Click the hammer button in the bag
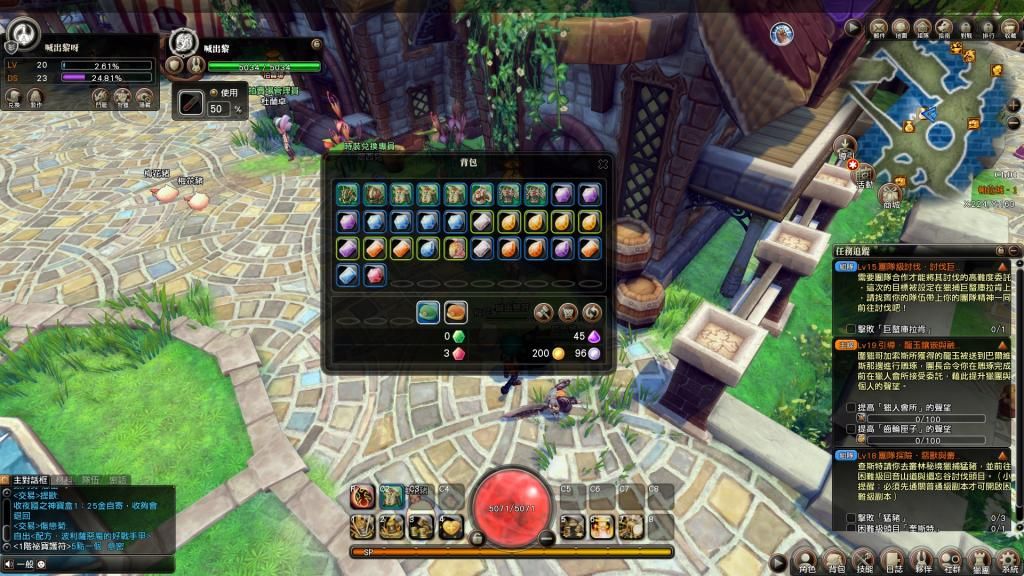This screenshot has height=576, width=1024. 543,312
